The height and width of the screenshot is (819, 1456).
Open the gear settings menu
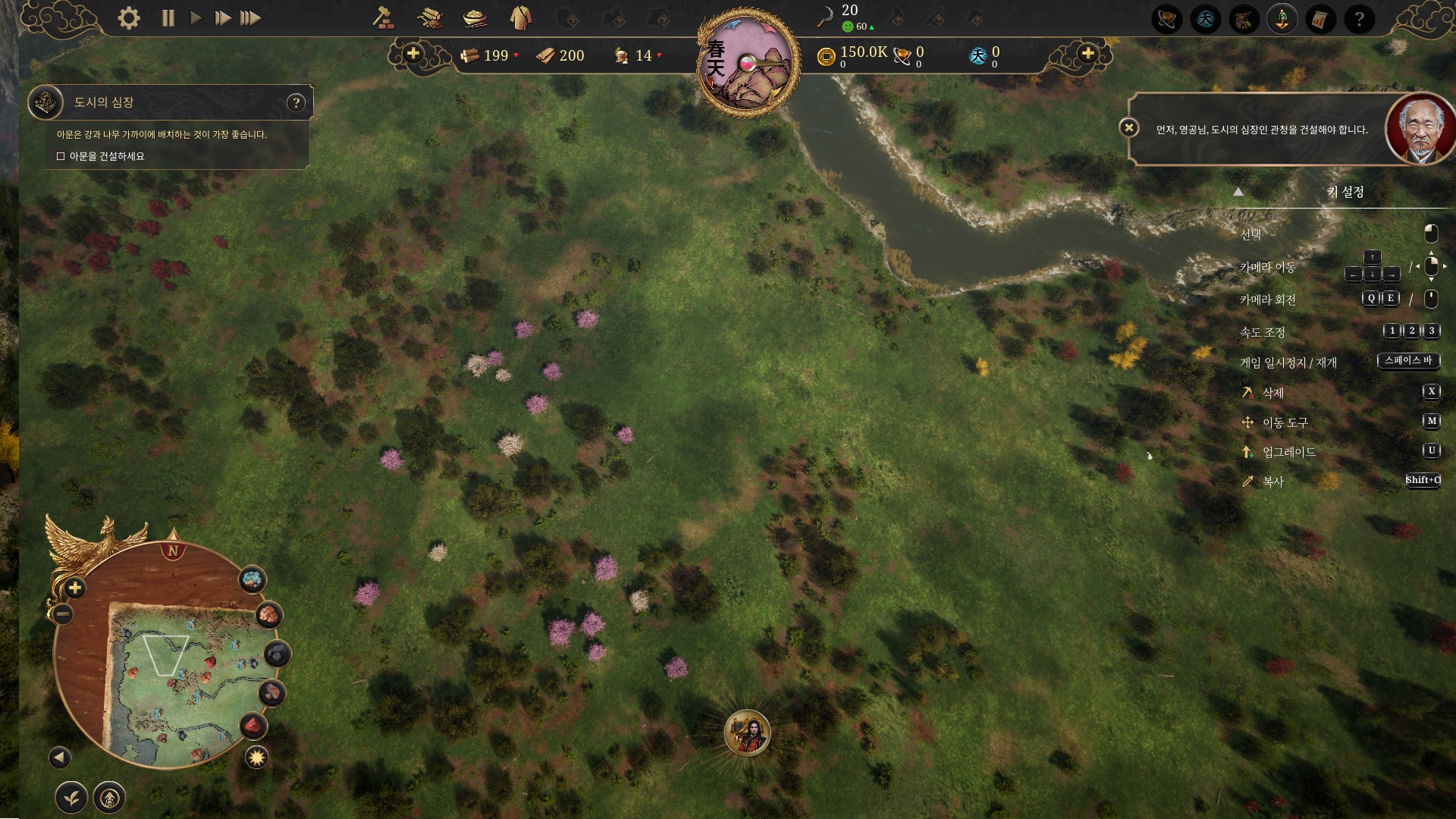tap(129, 18)
